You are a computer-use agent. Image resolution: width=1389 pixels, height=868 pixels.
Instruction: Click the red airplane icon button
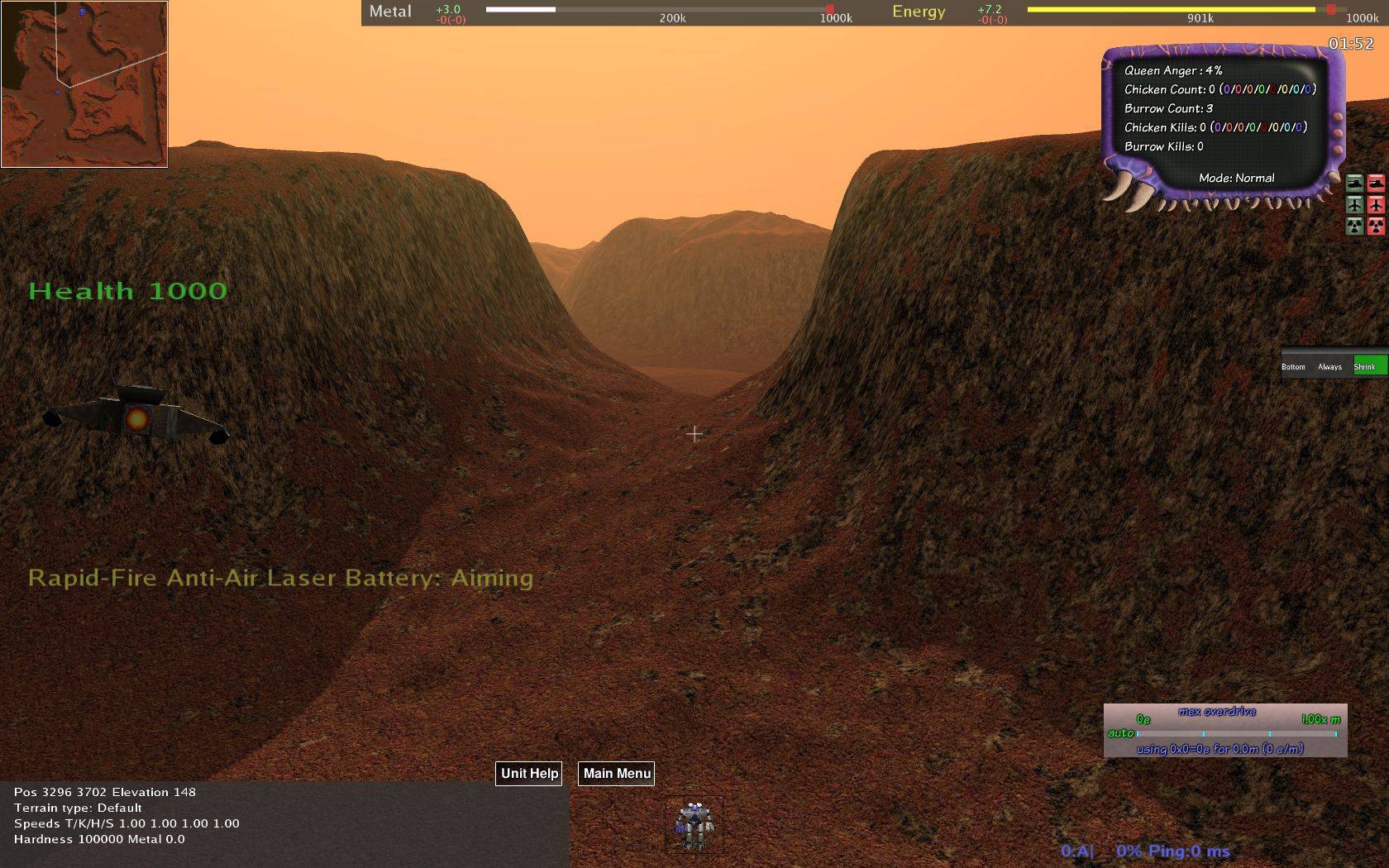pos(1376,204)
